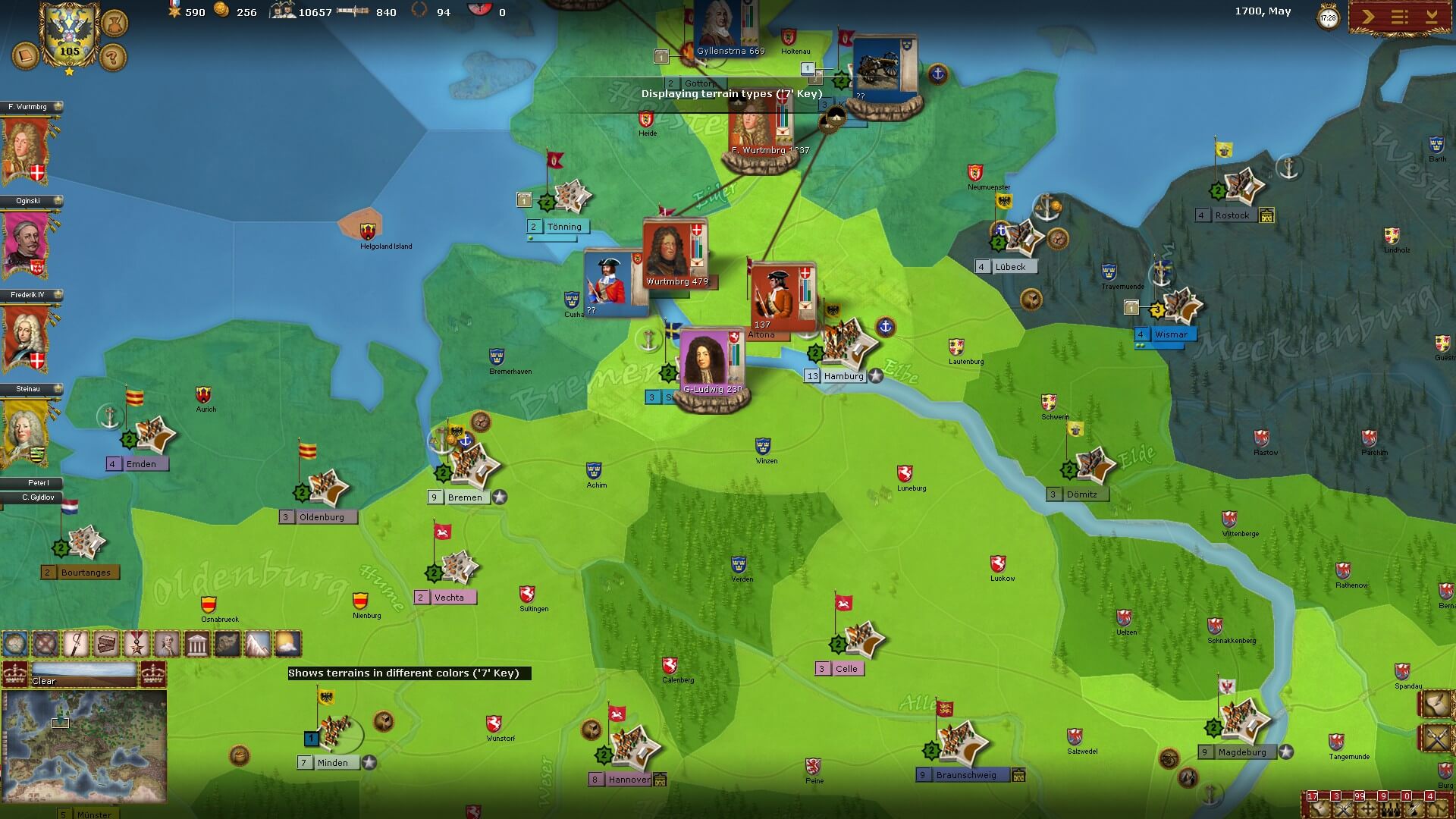Click the minimap of Europe
1456x819 pixels.
tap(83, 745)
